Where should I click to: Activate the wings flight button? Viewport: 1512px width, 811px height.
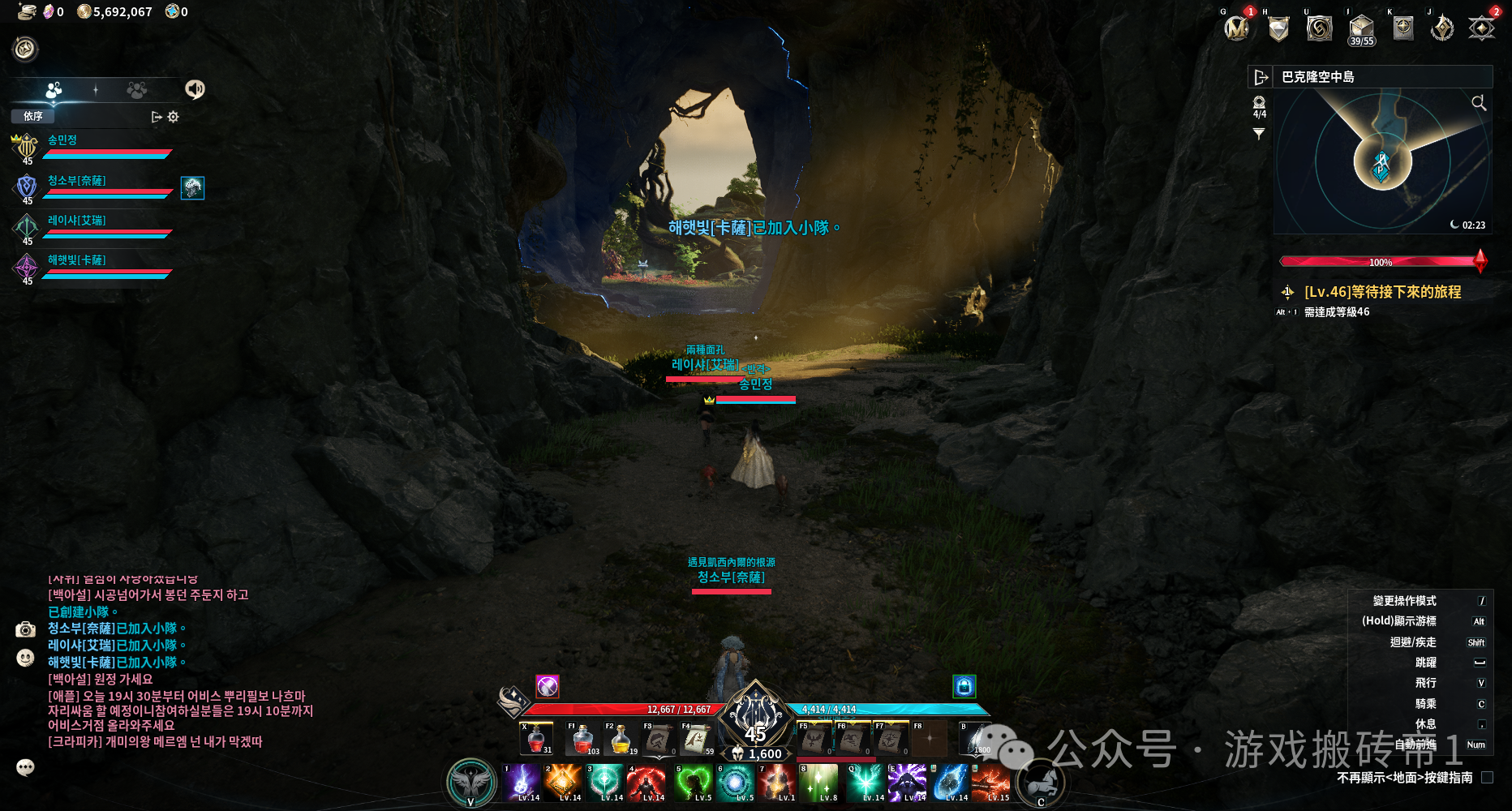pos(470,783)
